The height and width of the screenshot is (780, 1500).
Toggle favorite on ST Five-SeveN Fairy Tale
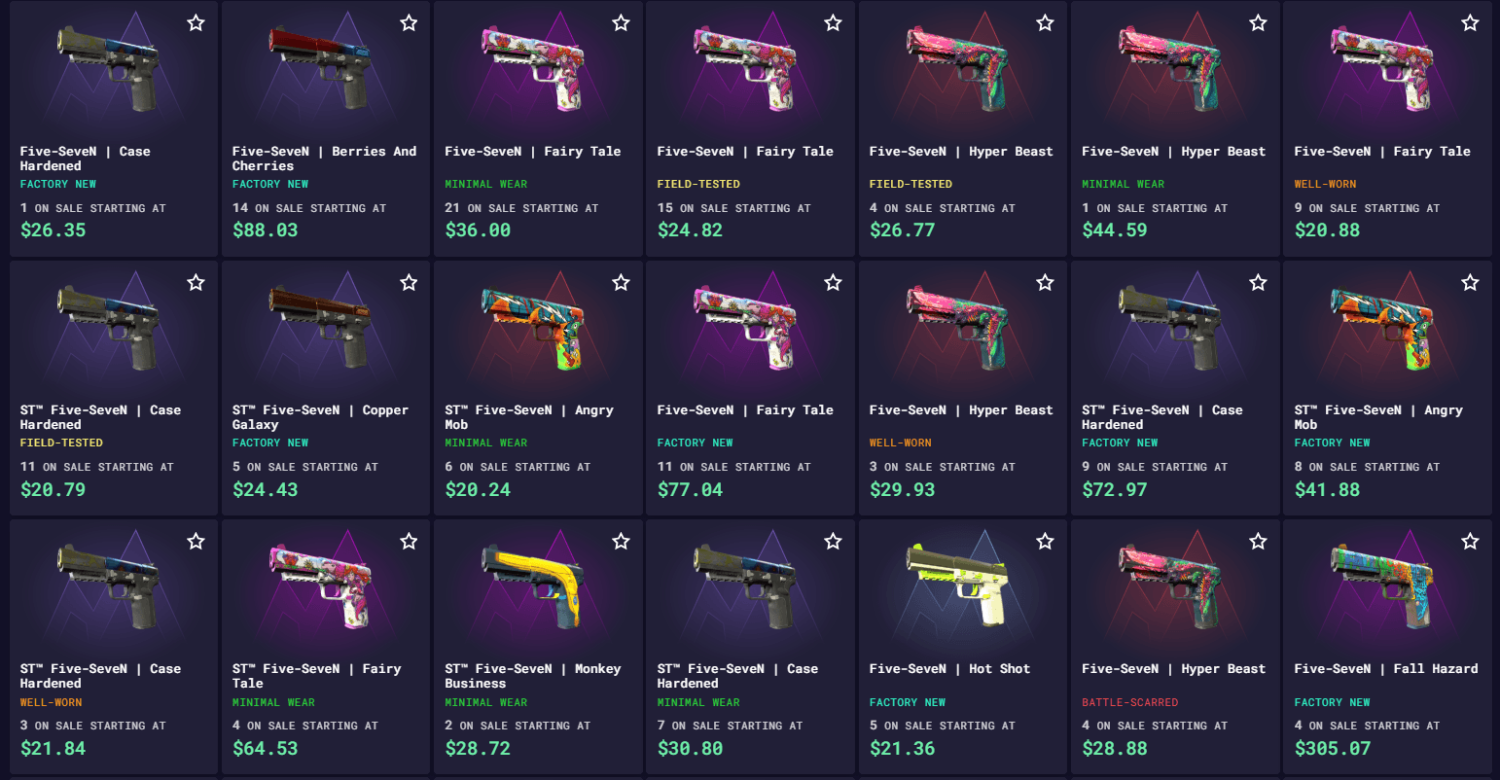click(x=408, y=540)
